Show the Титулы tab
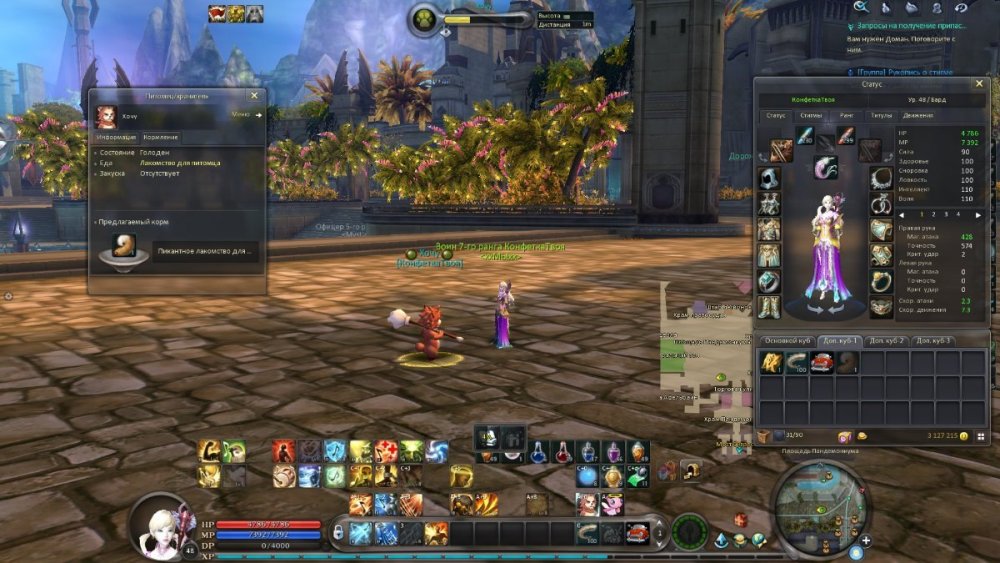This screenshot has width=1000, height=563. (881, 116)
